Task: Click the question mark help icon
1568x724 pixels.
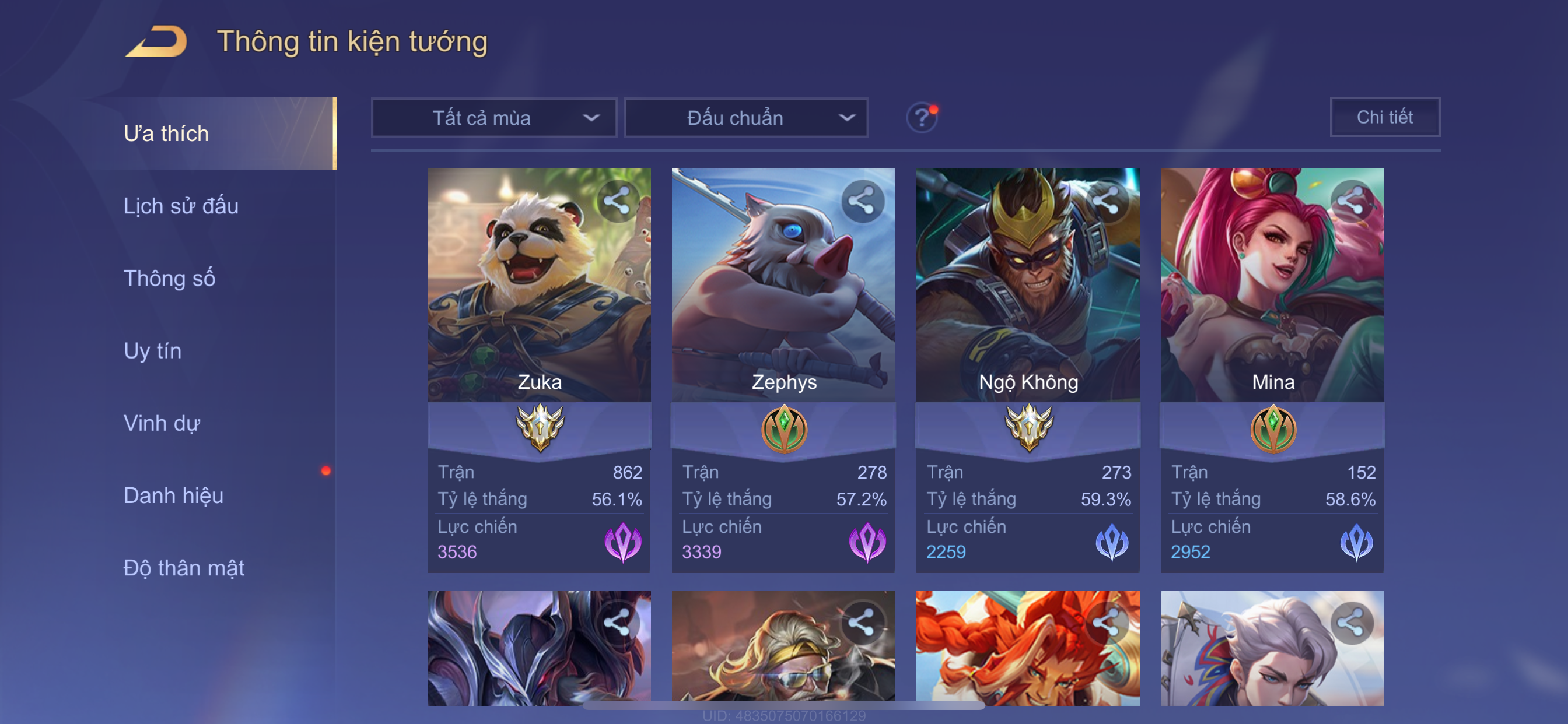Action: click(922, 117)
